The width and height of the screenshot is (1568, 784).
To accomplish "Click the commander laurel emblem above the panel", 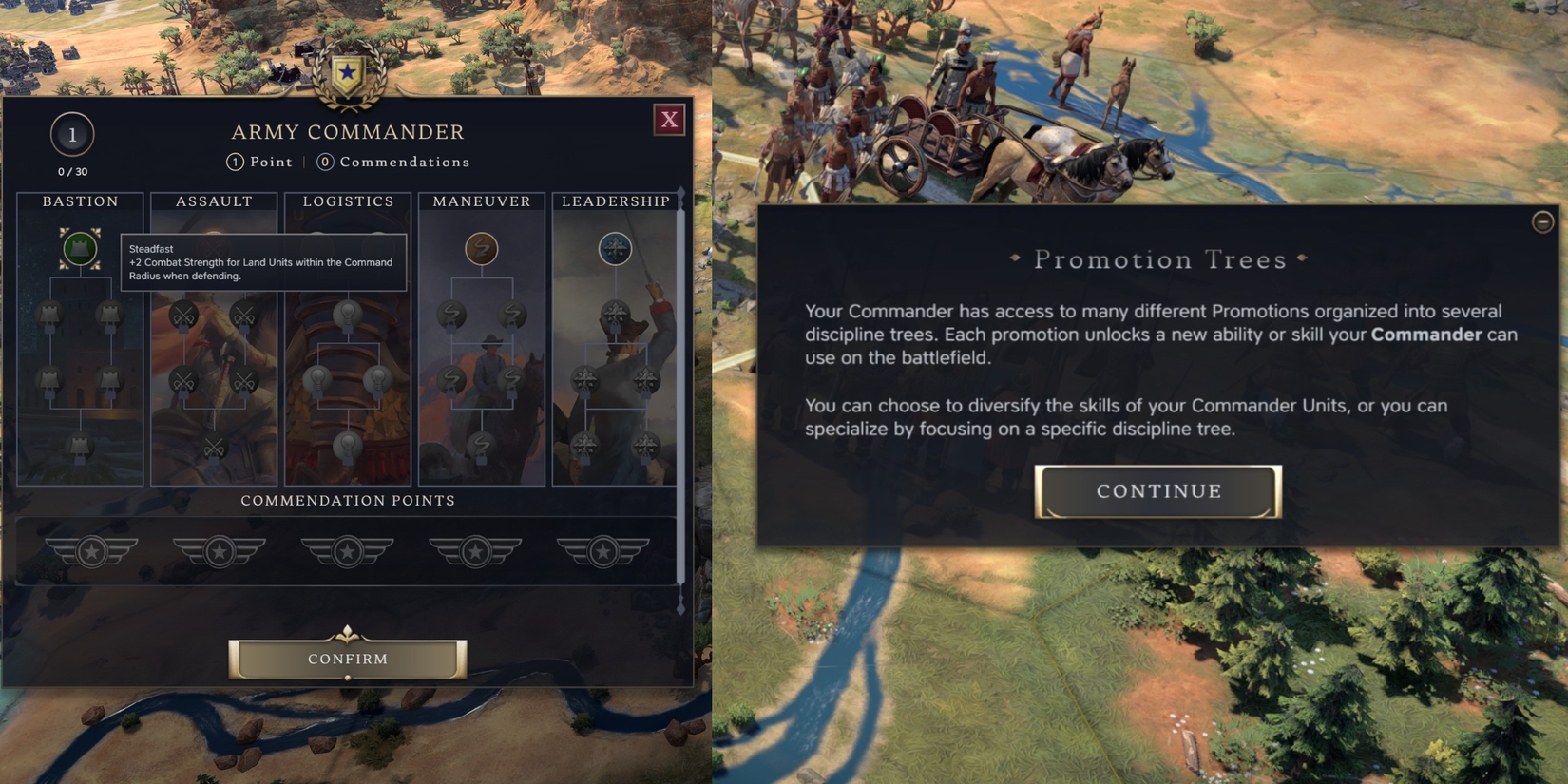I will click(347, 71).
